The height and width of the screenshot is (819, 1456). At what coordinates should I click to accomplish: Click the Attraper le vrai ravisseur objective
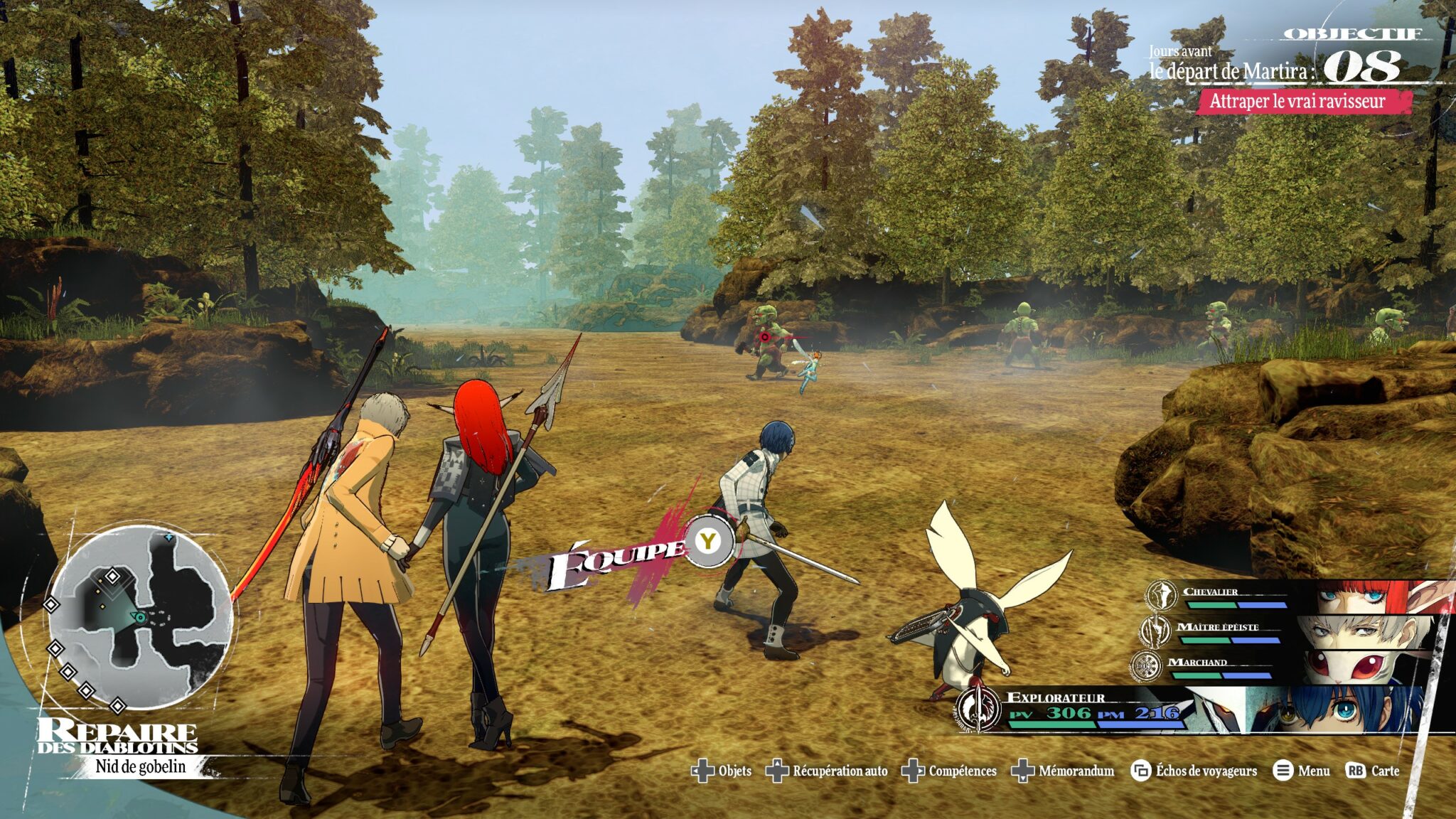click(1300, 102)
